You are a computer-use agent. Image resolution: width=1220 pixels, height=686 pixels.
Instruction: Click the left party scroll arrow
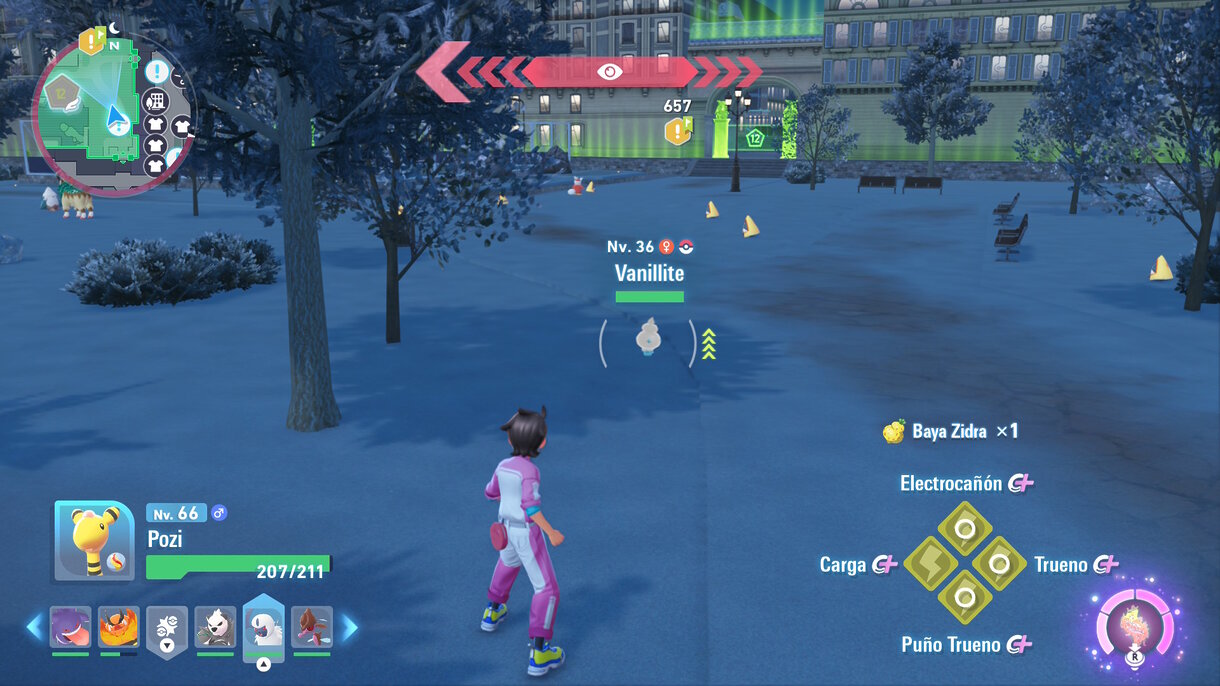(x=34, y=627)
